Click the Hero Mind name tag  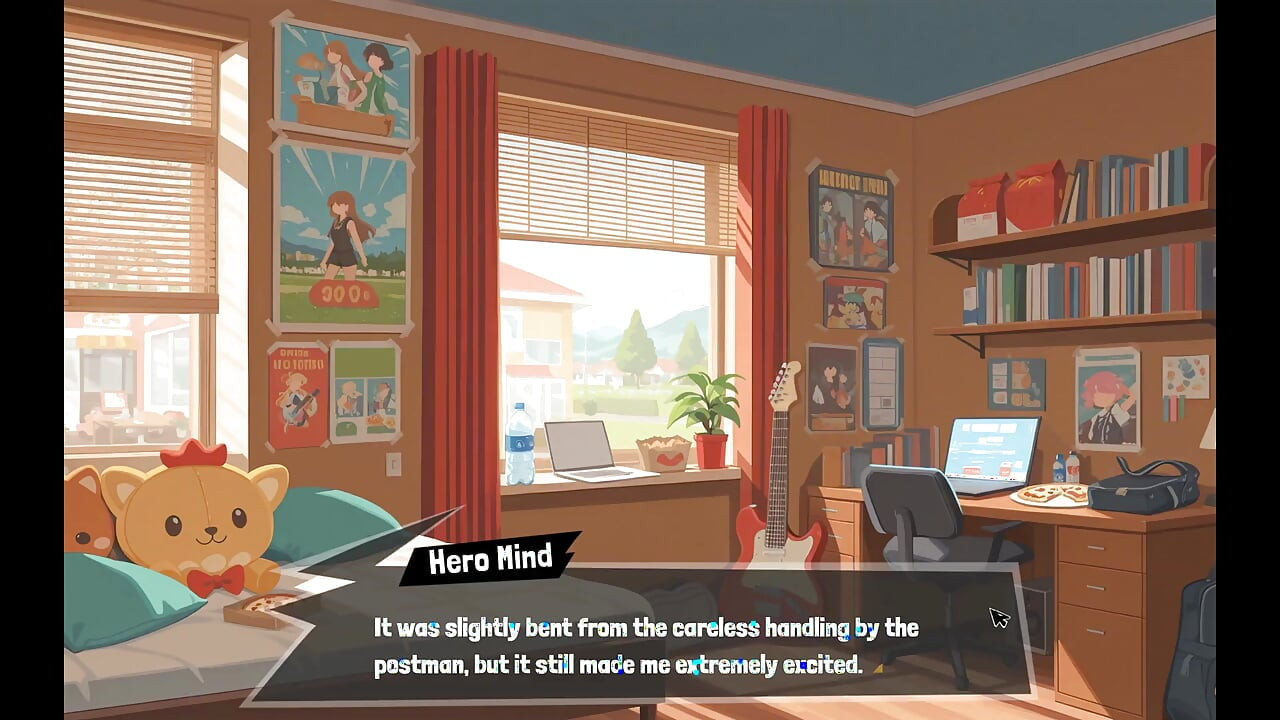tap(492, 561)
